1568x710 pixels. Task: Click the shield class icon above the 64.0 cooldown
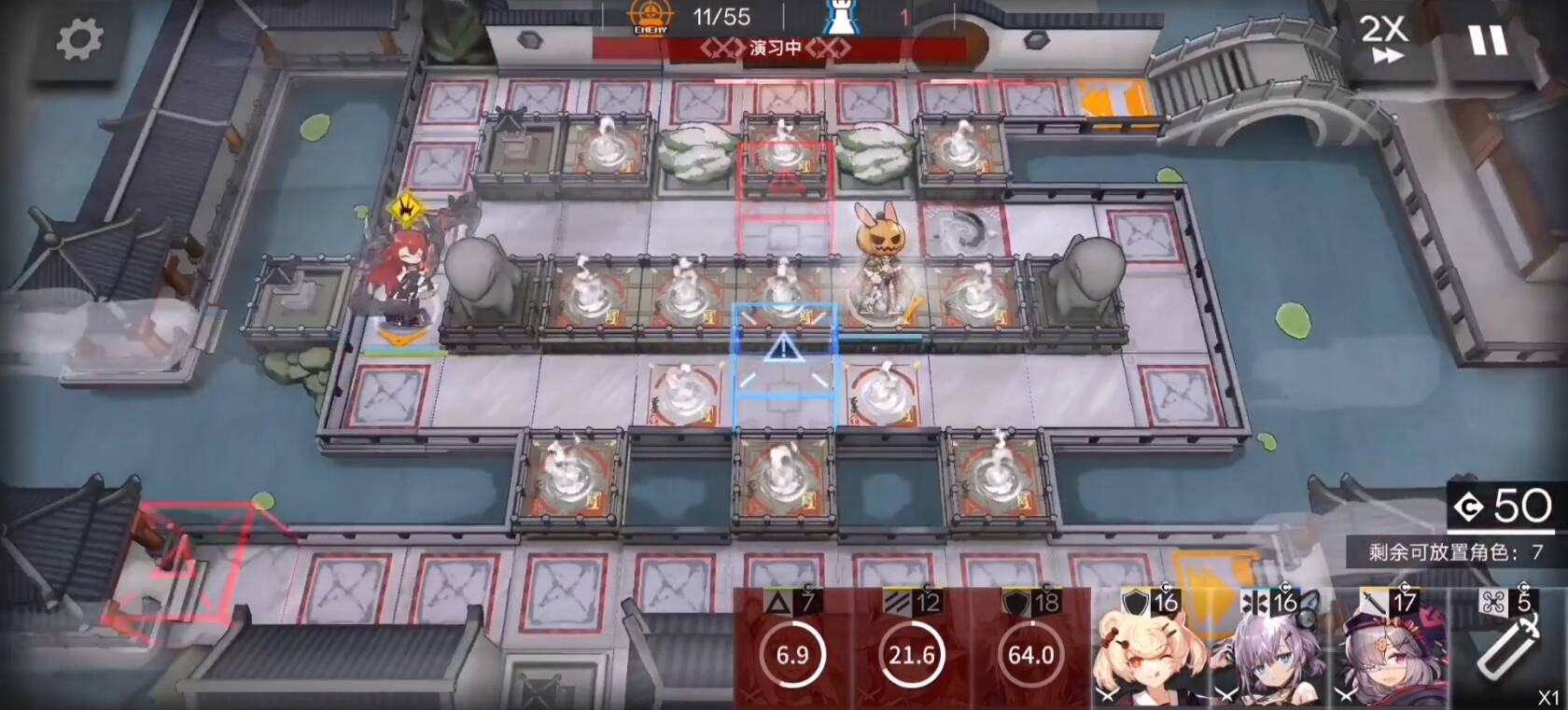click(x=1018, y=602)
